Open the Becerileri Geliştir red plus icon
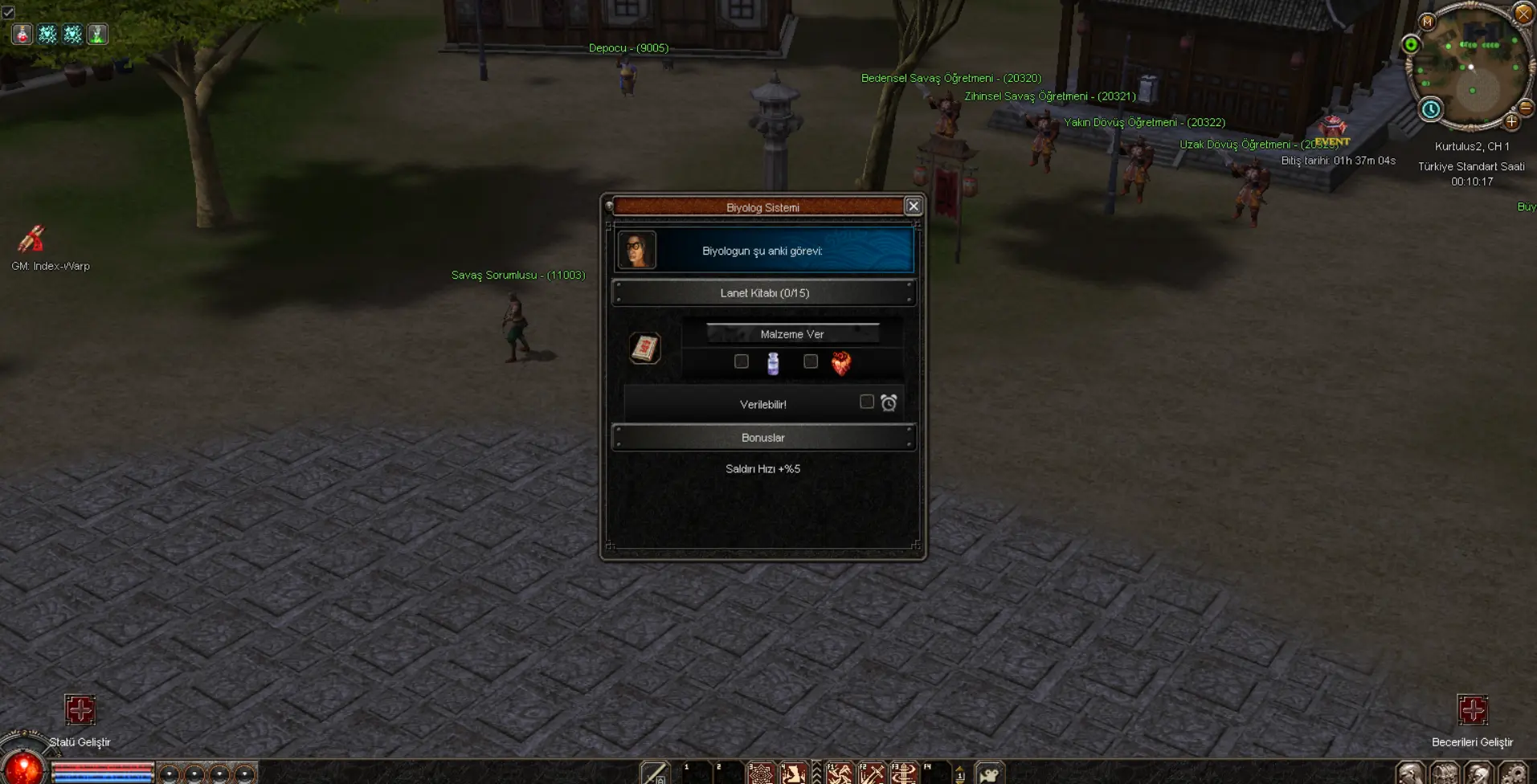1537x784 pixels. click(x=1473, y=710)
